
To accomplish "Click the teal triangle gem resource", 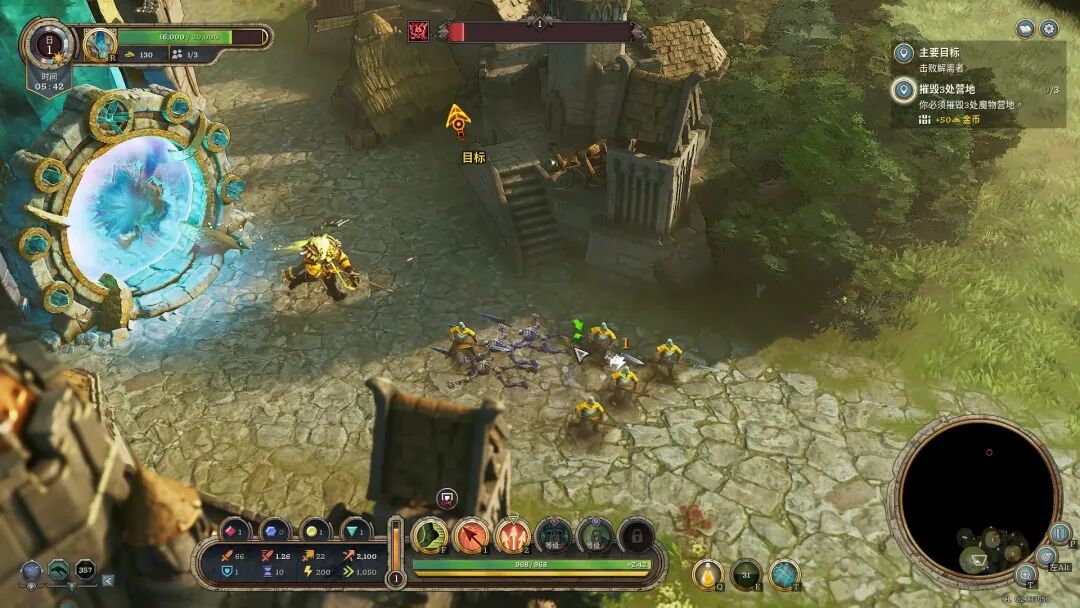I will (x=356, y=529).
